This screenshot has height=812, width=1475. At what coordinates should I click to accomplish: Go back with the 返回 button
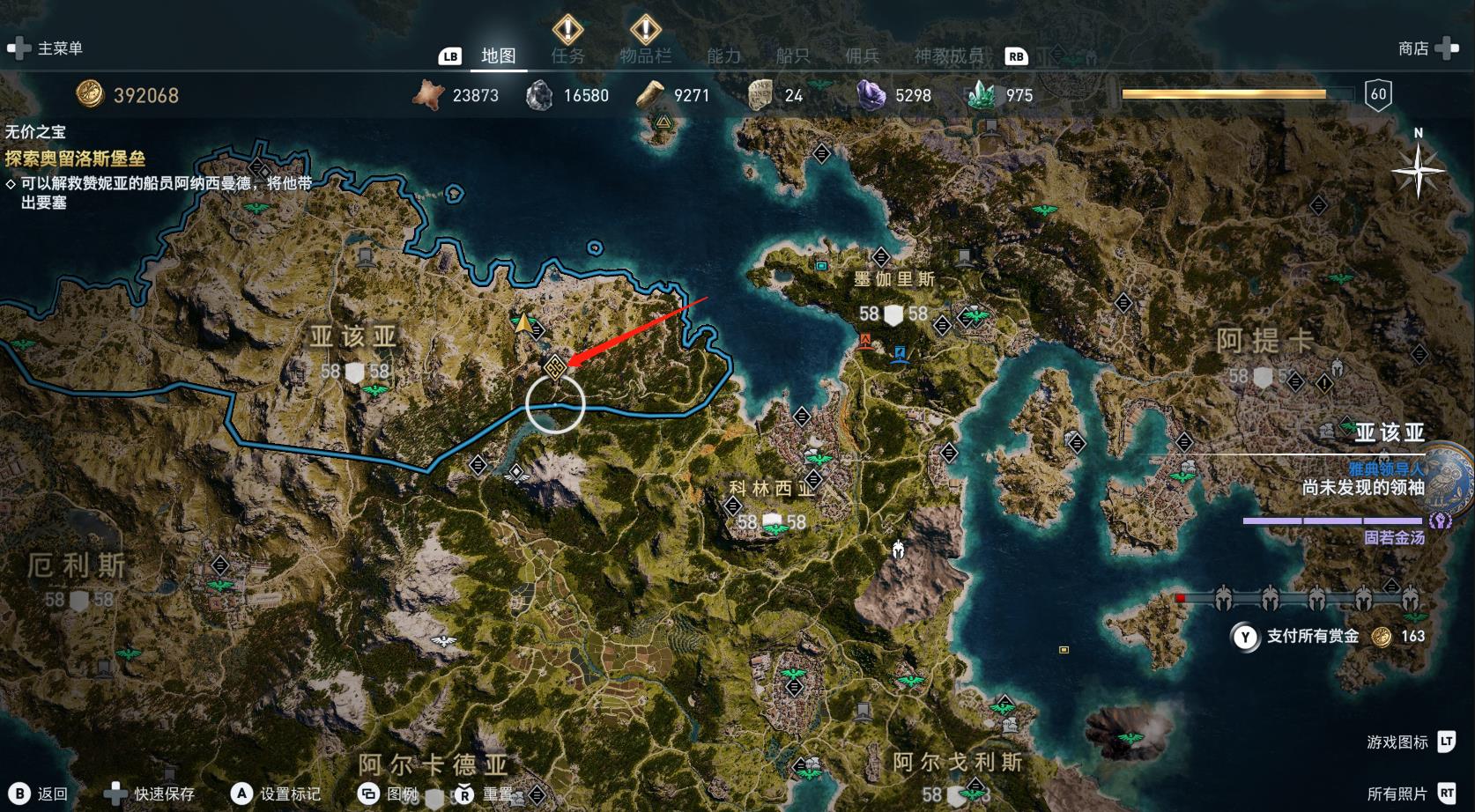(40, 794)
